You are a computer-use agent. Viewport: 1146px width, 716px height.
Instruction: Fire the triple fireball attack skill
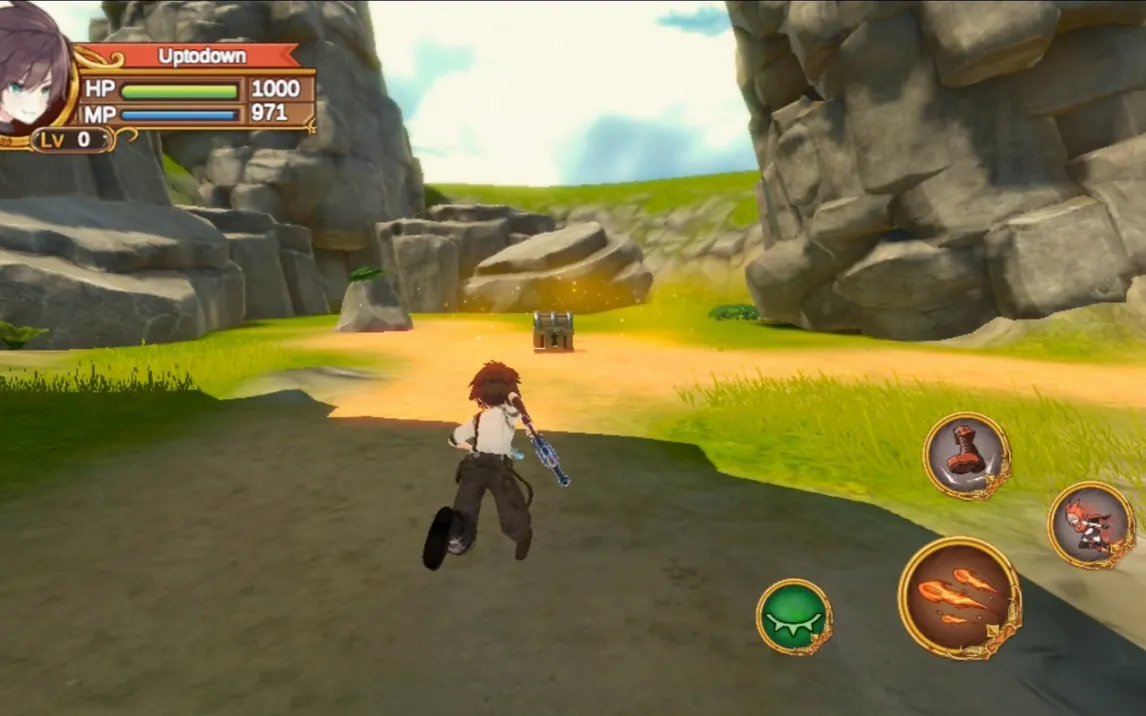958,597
